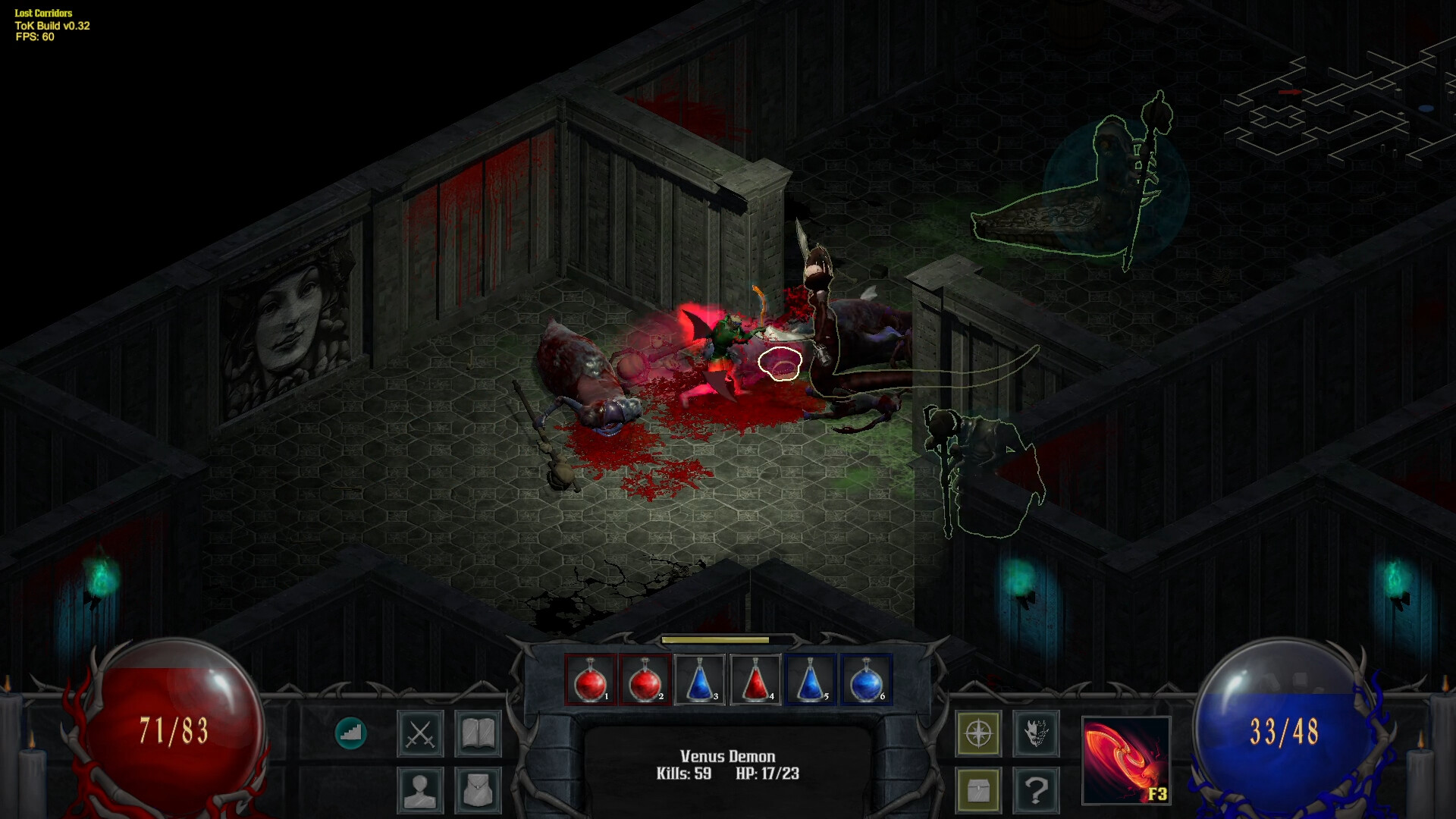This screenshot has width=1456, height=819.
Task: Toggle the demon face monster display
Action: (x=1037, y=733)
